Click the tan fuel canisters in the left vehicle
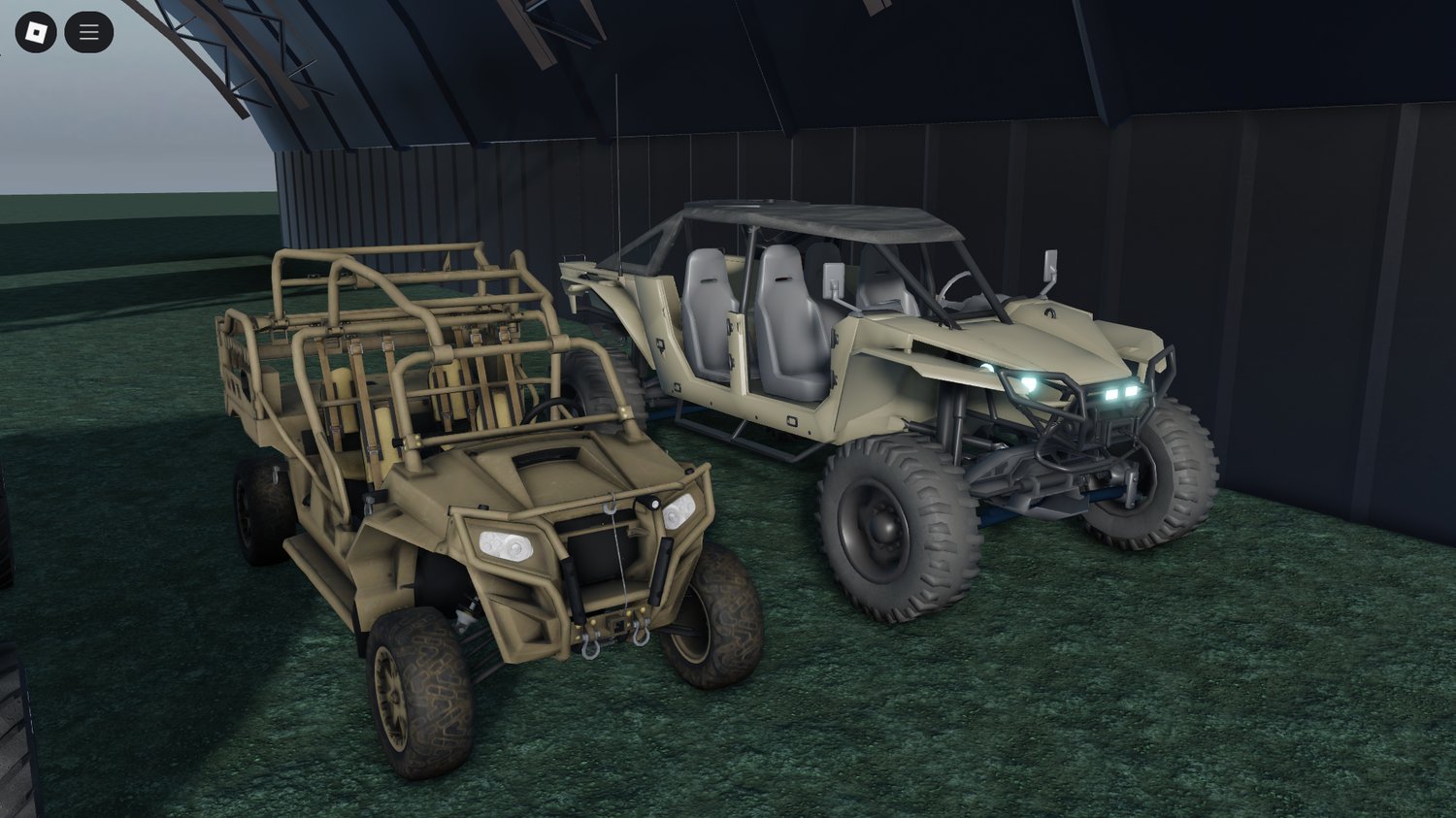1456x818 pixels. tap(384, 408)
